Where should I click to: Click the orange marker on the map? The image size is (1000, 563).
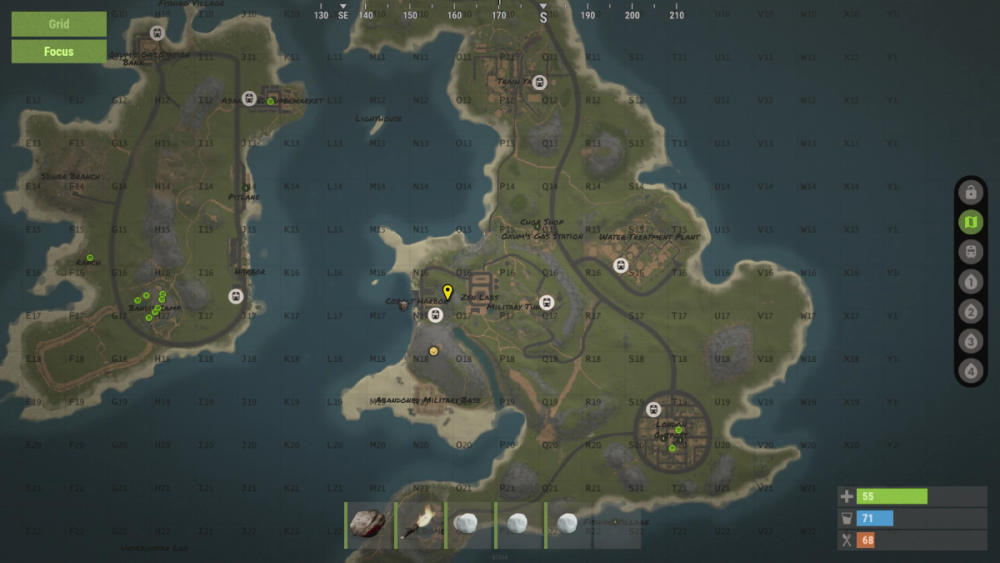point(433,351)
